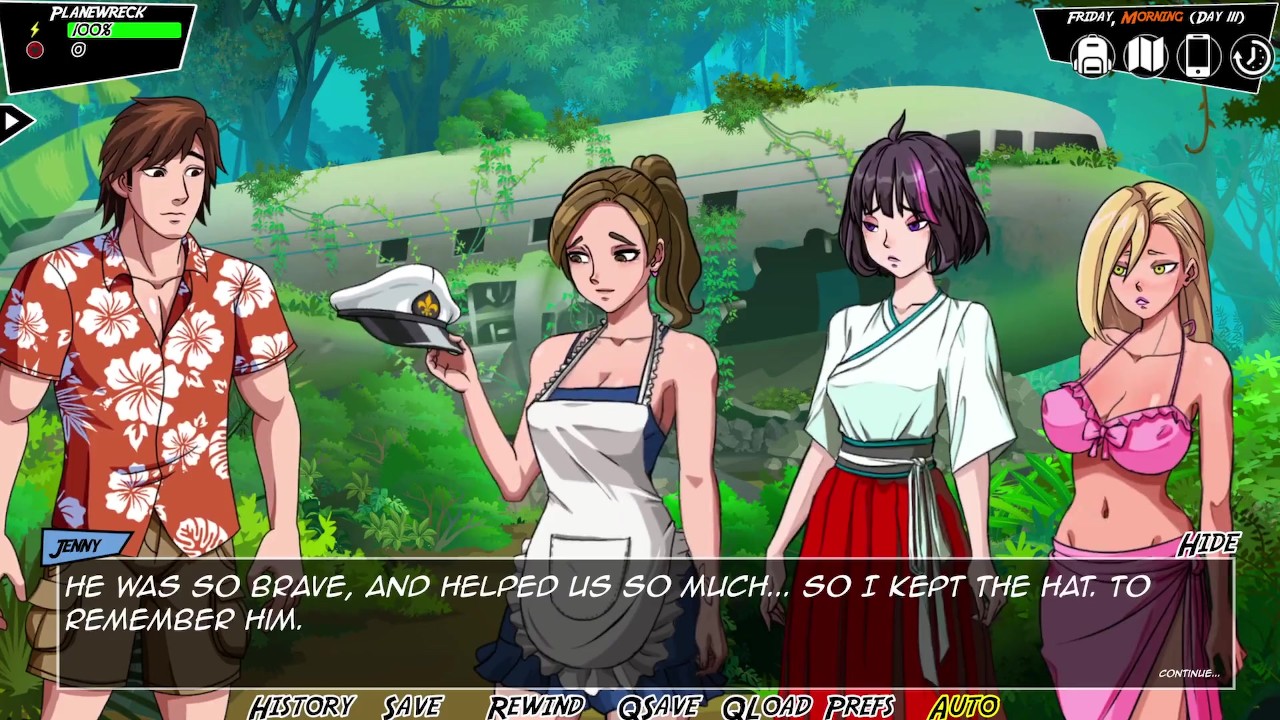Quick load with QLoad
This screenshot has height=720, width=1280.
pyautogui.click(x=767, y=706)
